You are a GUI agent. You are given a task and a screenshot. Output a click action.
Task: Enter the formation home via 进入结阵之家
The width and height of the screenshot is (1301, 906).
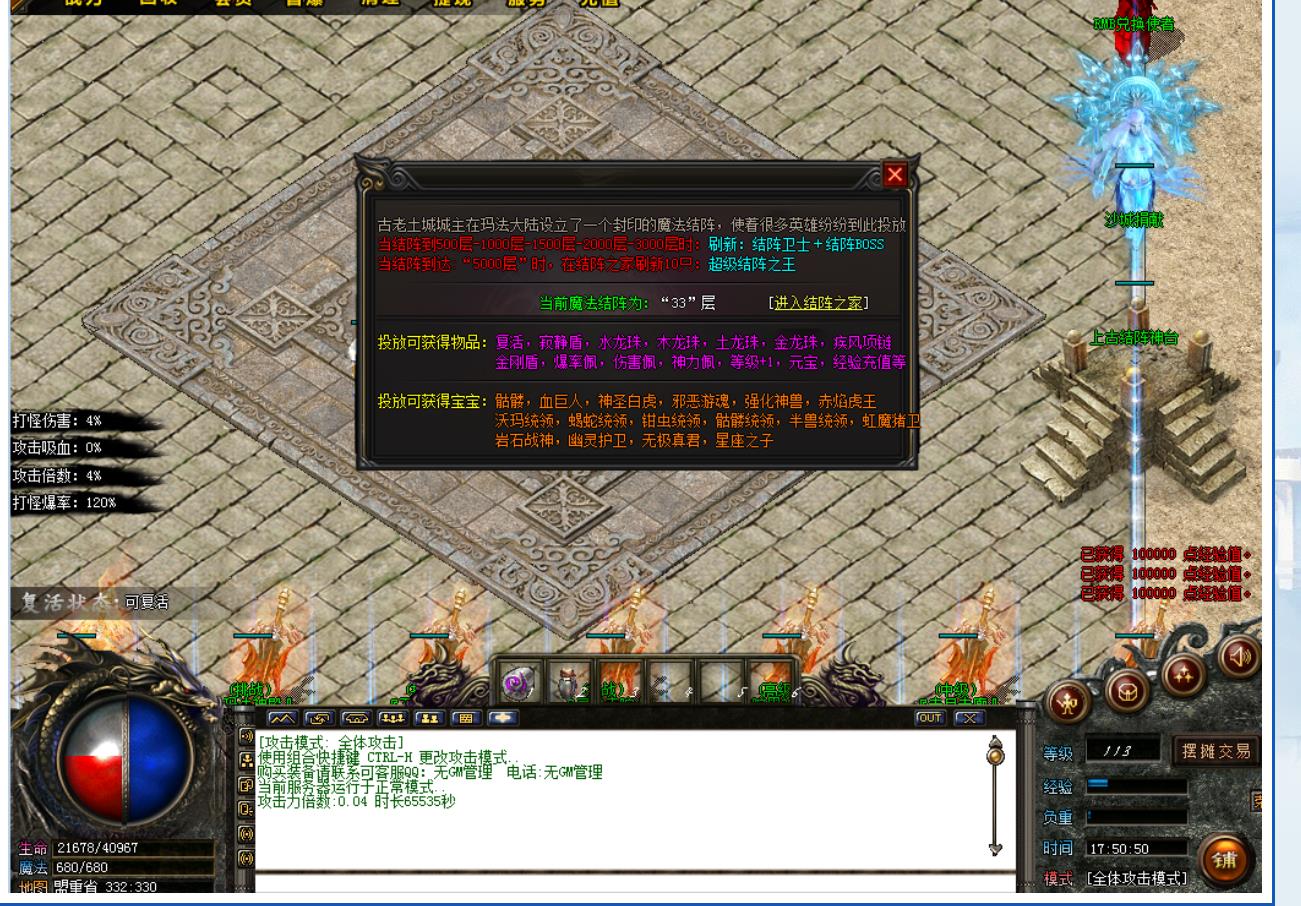(x=818, y=303)
